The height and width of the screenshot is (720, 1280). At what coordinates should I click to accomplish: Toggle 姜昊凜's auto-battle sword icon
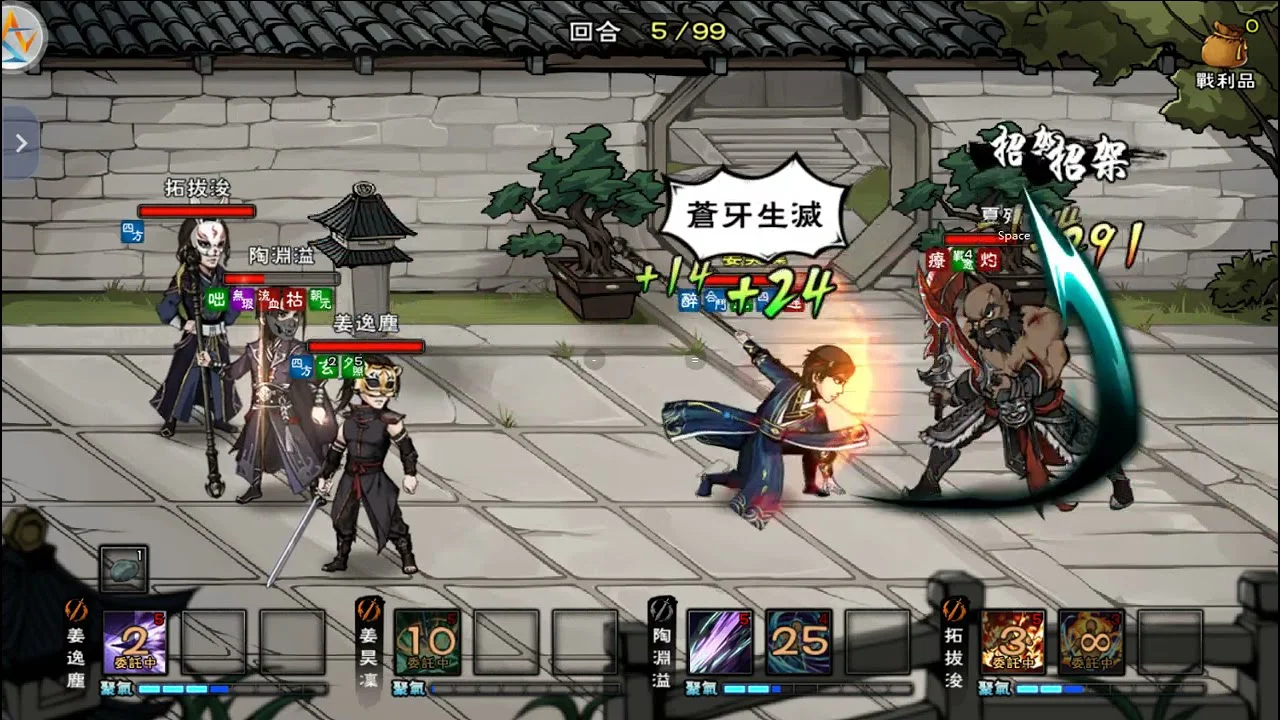369,609
